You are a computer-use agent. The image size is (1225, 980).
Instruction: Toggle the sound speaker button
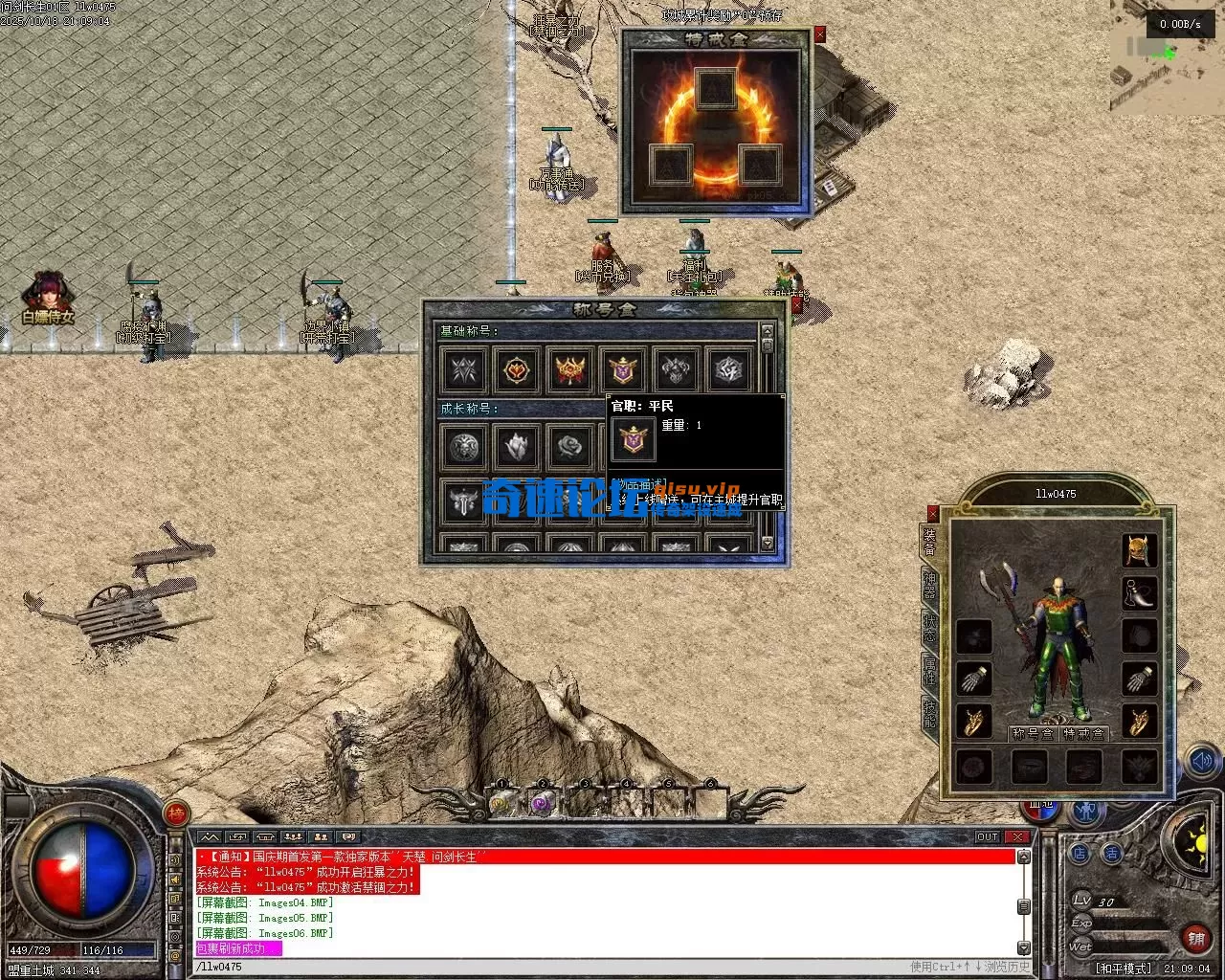1201,763
